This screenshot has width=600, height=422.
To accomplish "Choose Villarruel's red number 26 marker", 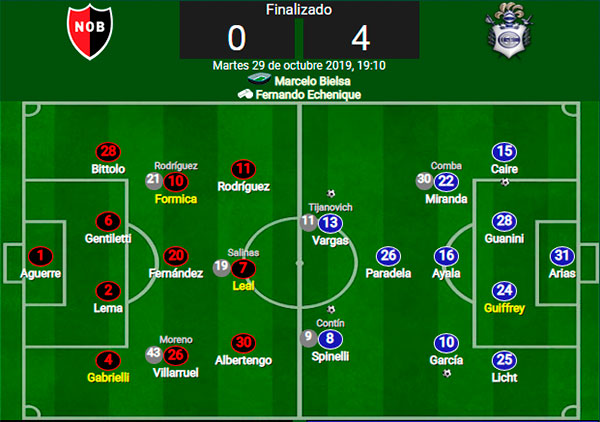I will (x=176, y=353).
